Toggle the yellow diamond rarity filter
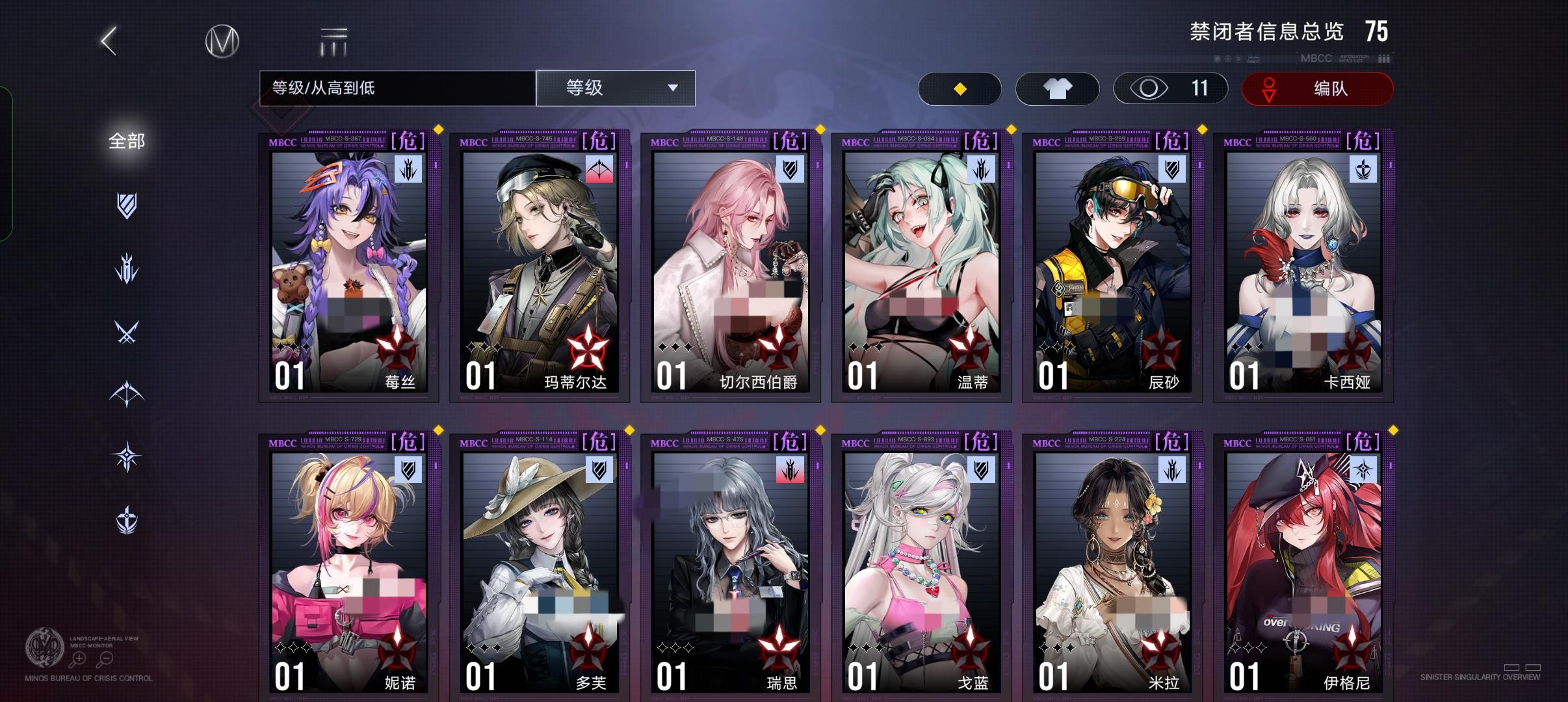 [960, 88]
